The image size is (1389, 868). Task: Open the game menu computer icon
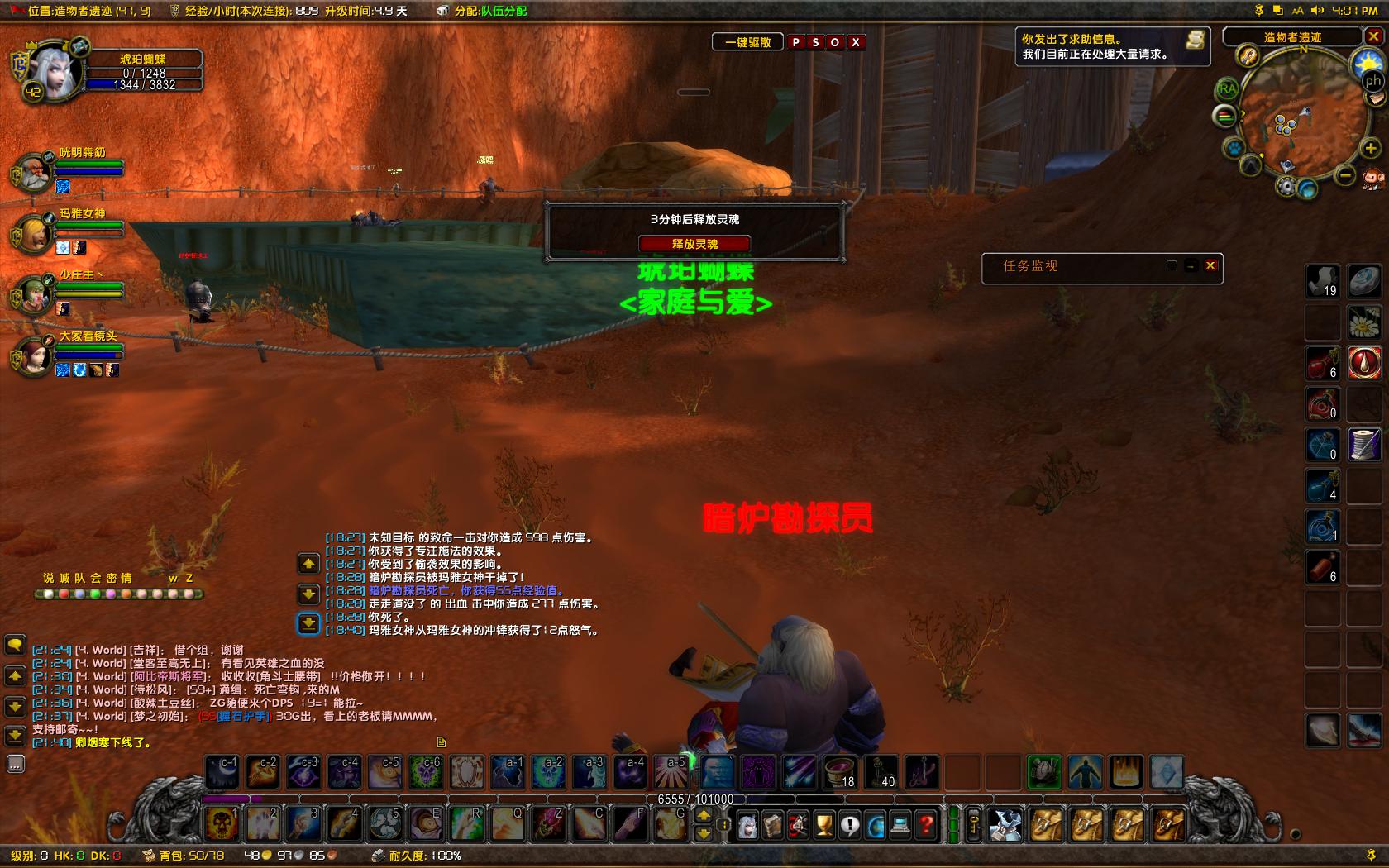click(900, 825)
